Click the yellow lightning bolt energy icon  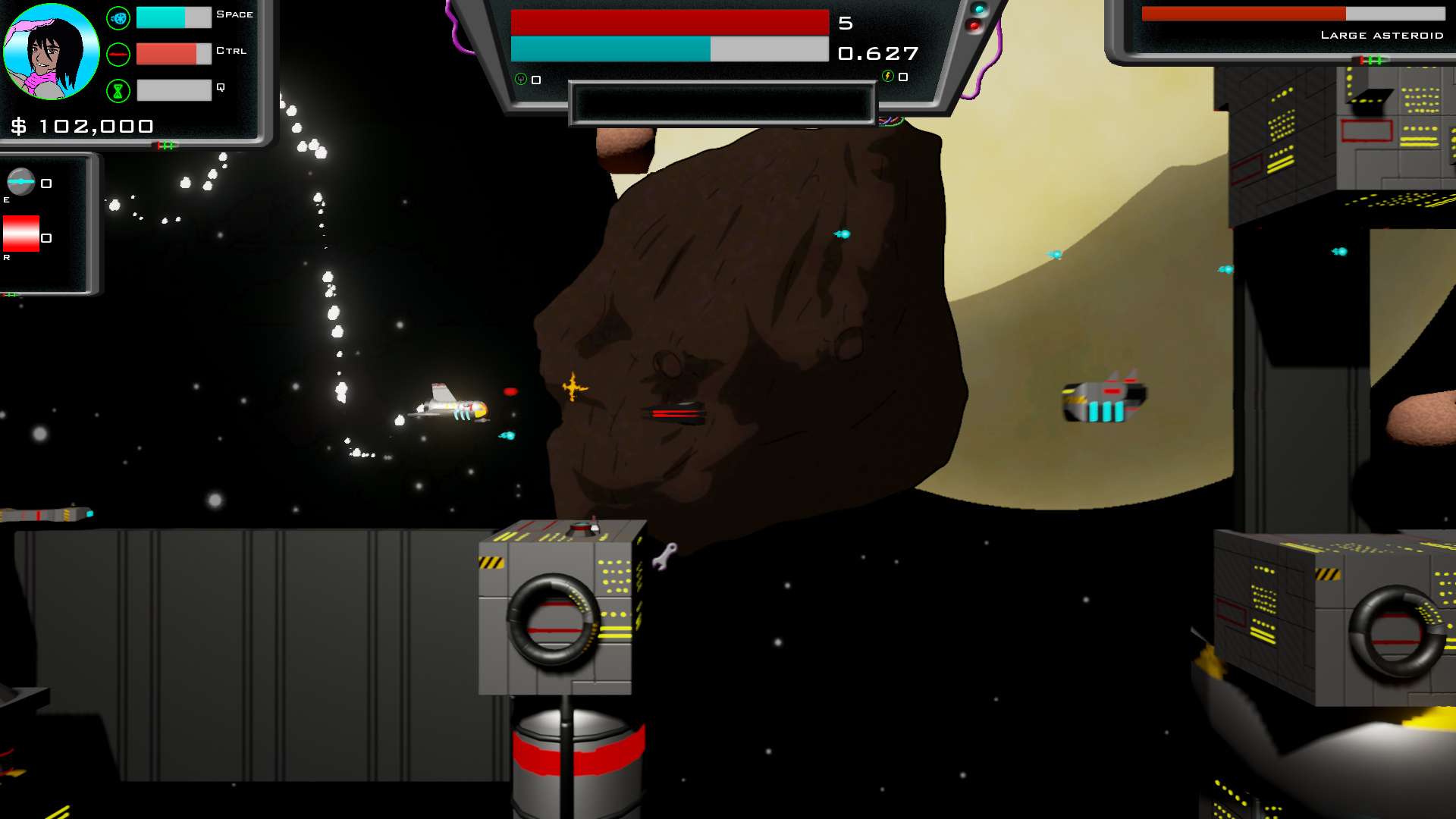click(x=887, y=76)
